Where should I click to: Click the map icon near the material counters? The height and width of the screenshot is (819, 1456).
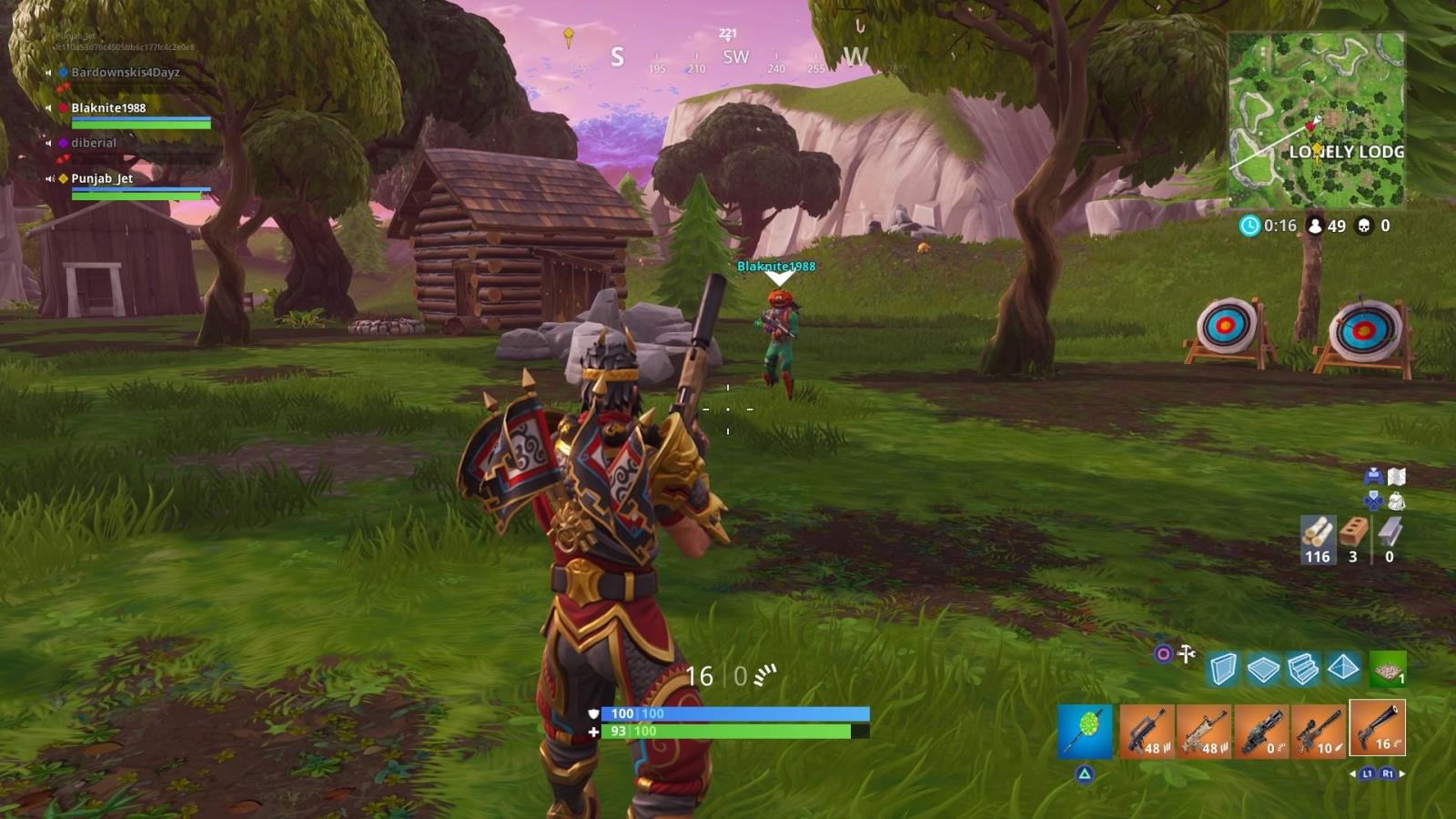tap(1396, 476)
